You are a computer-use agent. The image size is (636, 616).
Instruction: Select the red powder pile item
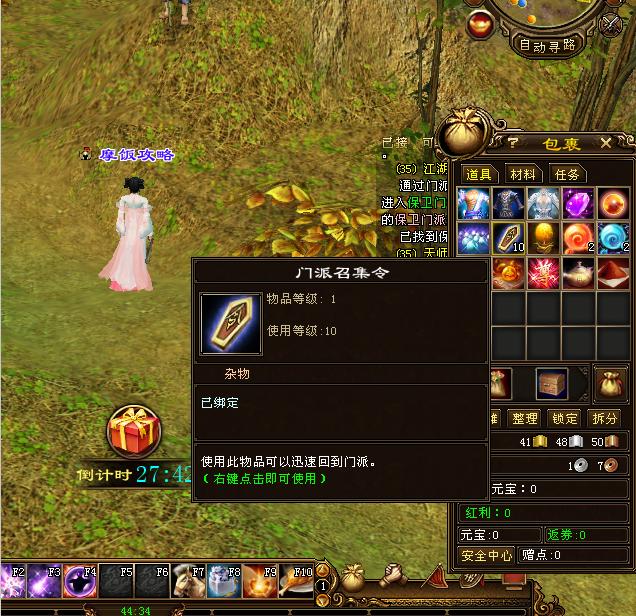[612, 273]
